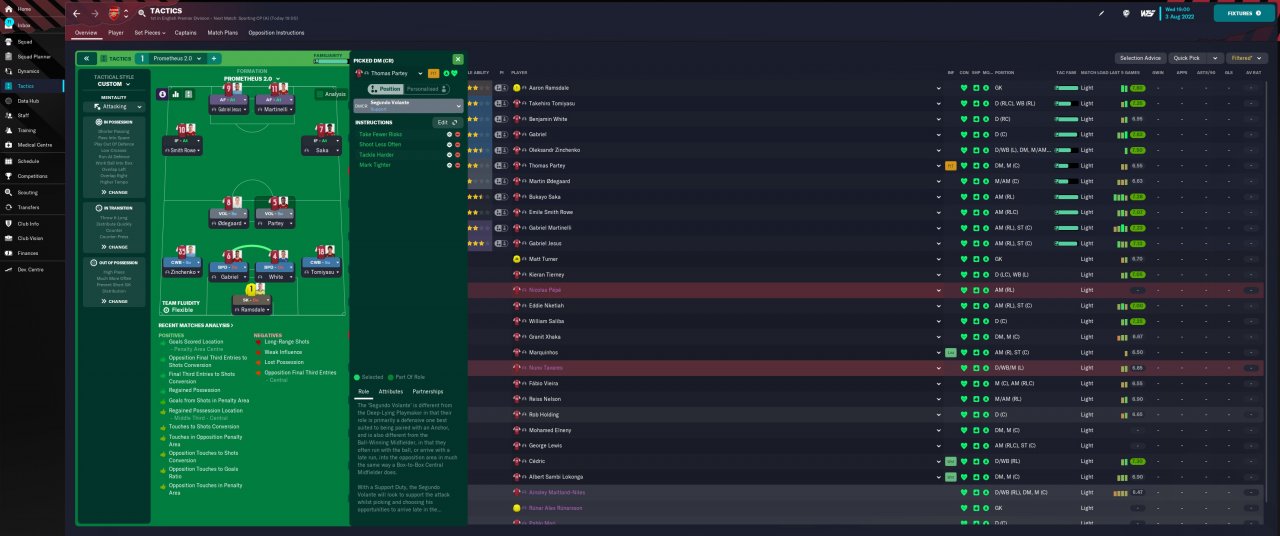Open the Opposition Instructions tab
Viewport: 1280px width, 536px height.
pyautogui.click(x=276, y=33)
